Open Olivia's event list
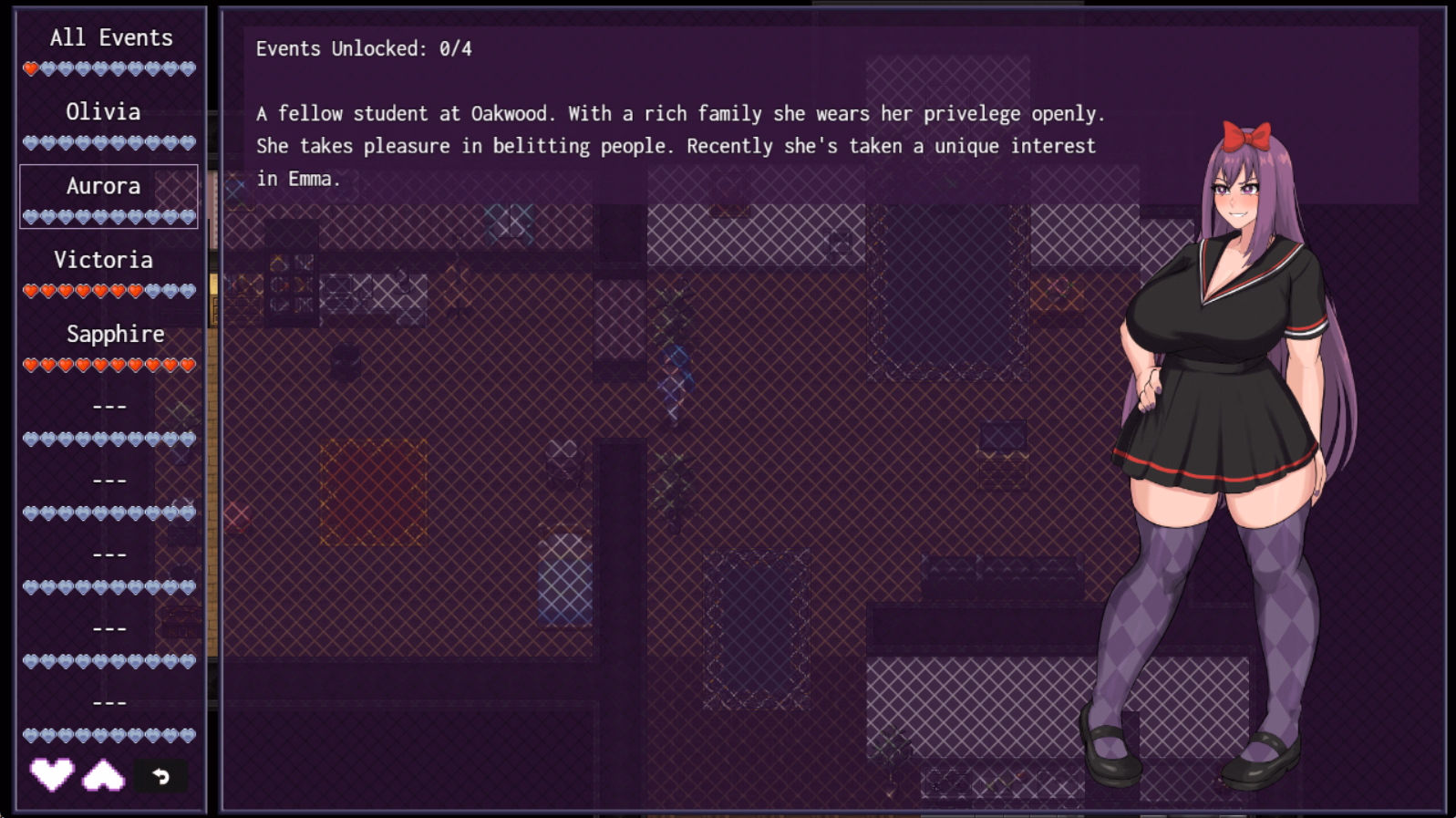1456x818 pixels. tap(103, 111)
